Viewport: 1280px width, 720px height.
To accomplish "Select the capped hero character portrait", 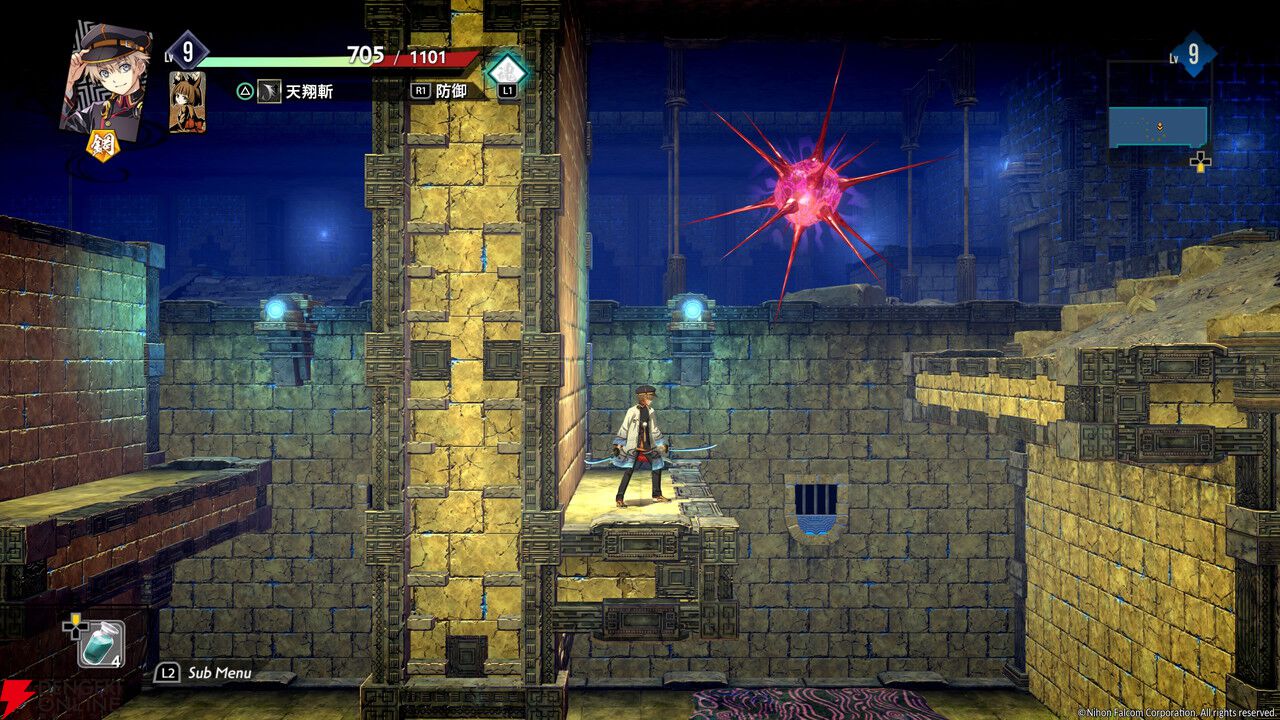I will tap(105, 75).
